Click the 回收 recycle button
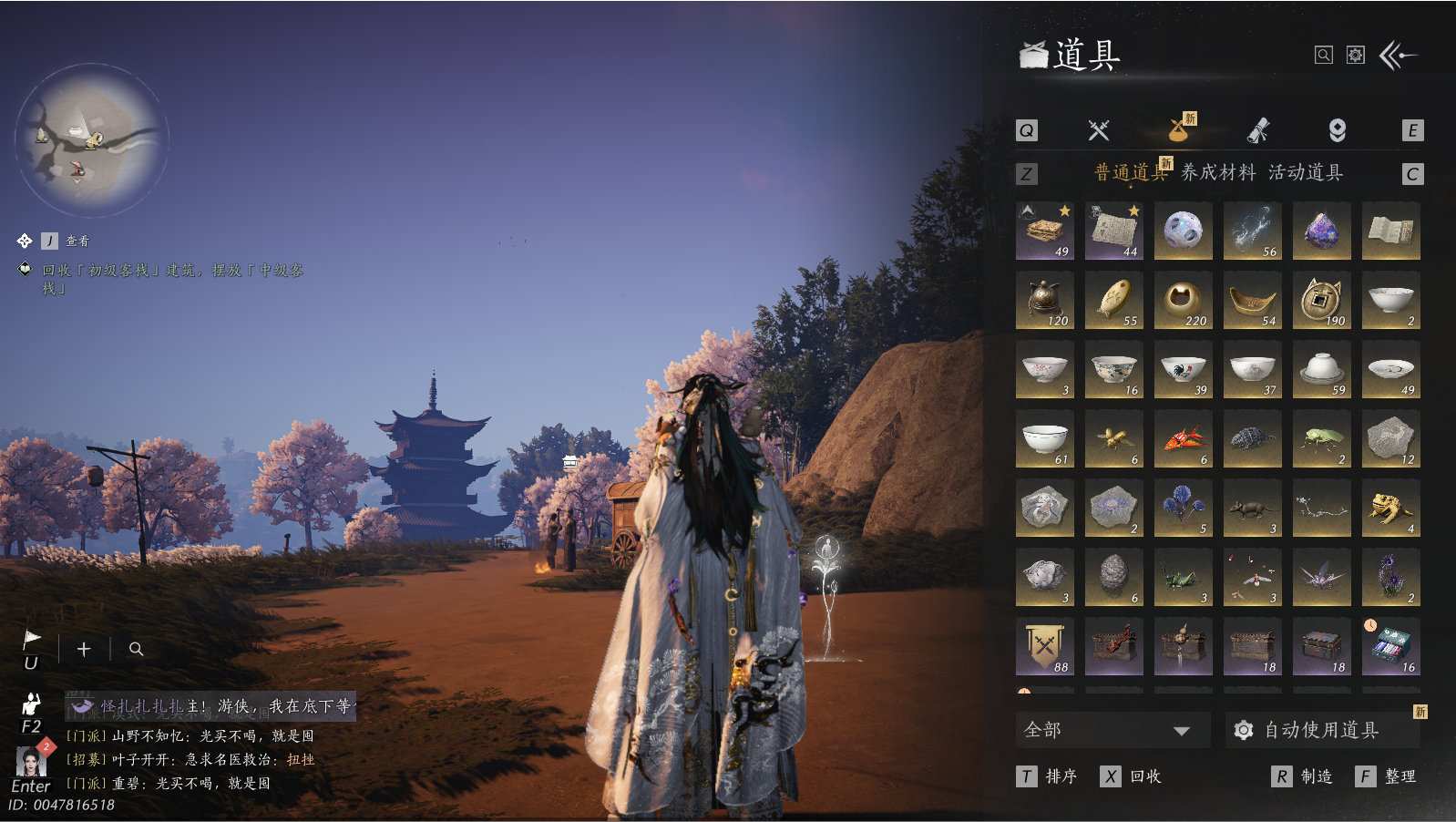Image resolution: width=1456 pixels, height=822 pixels. tap(1132, 776)
